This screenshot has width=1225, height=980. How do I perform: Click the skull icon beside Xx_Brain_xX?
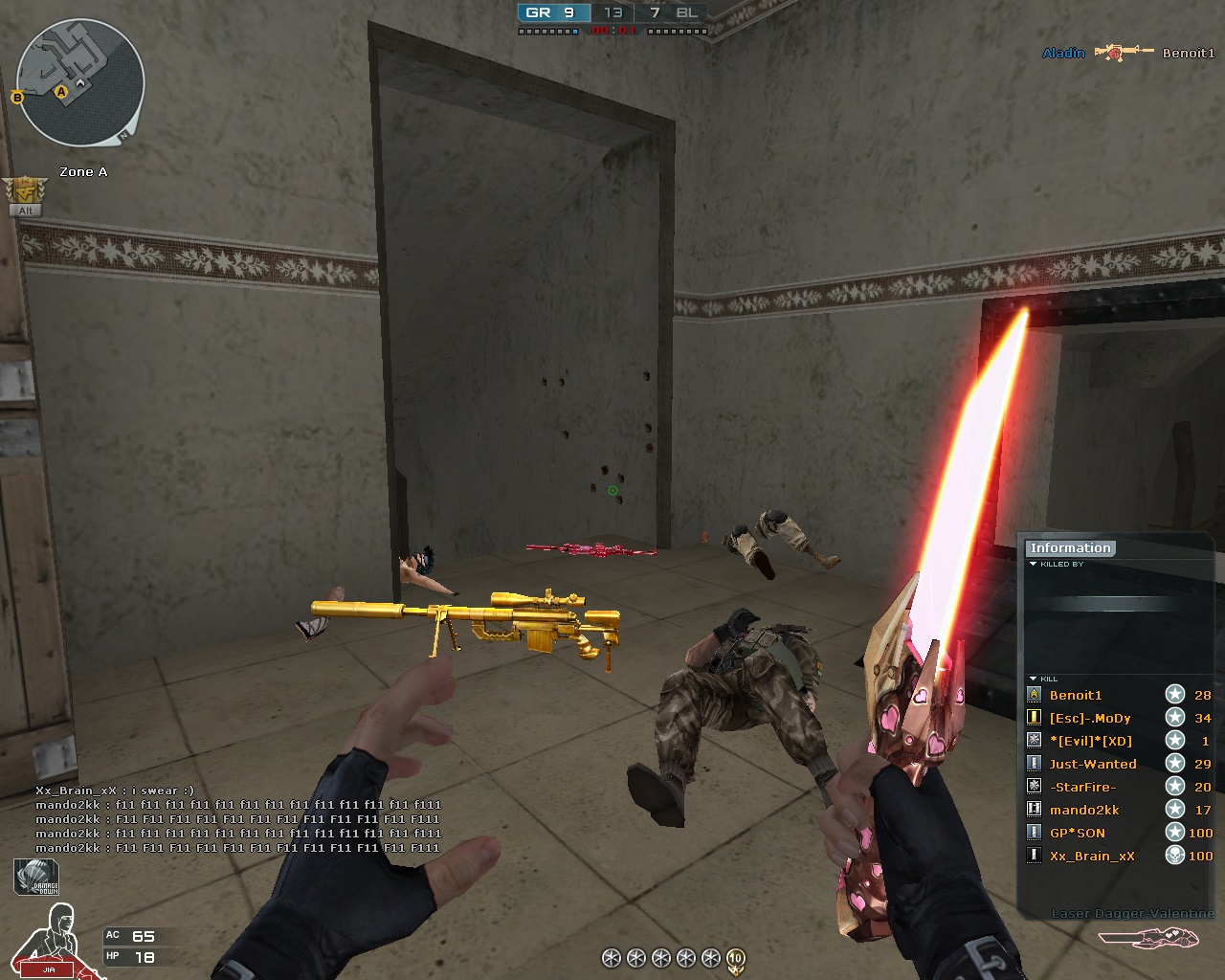(x=1175, y=856)
